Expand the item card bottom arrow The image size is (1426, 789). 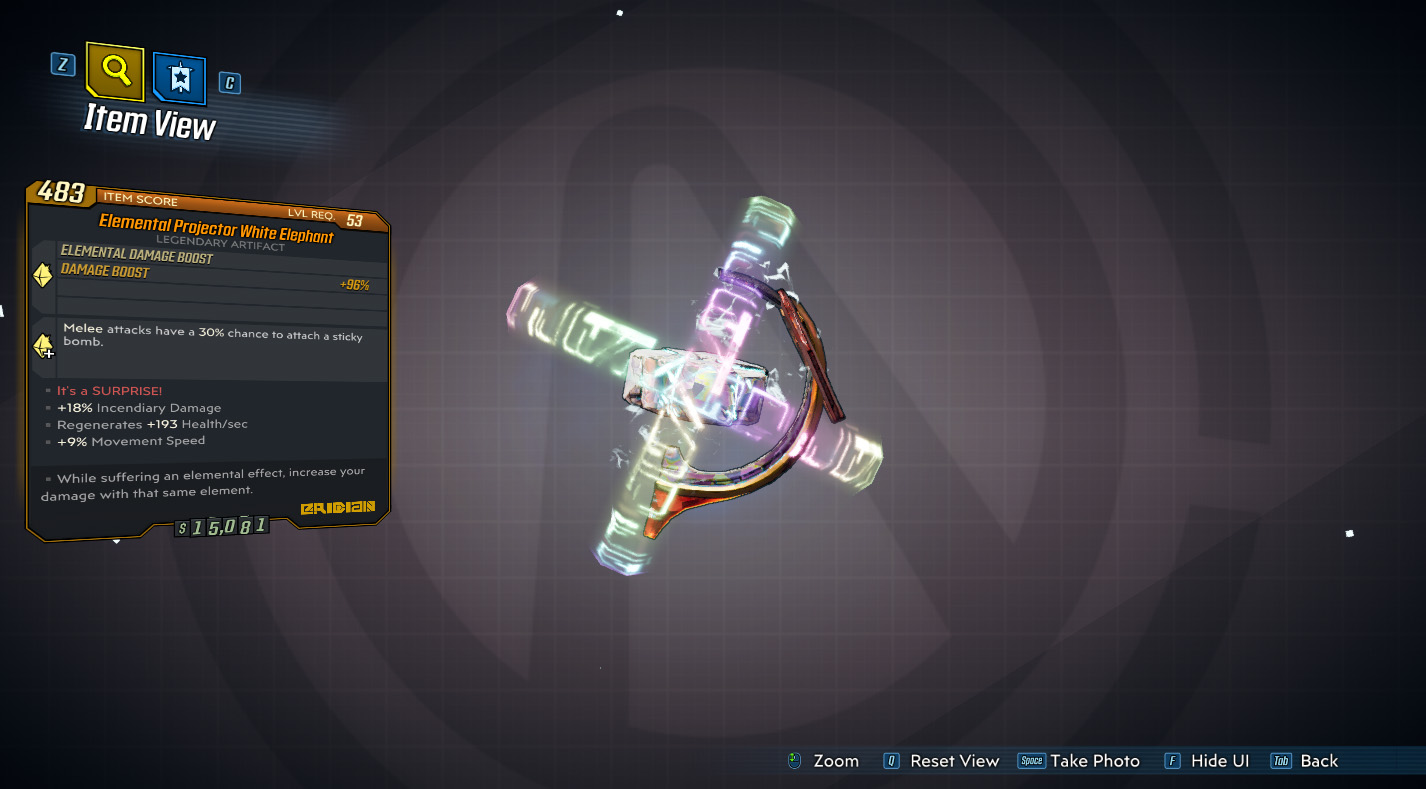pyautogui.click(x=116, y=540)
